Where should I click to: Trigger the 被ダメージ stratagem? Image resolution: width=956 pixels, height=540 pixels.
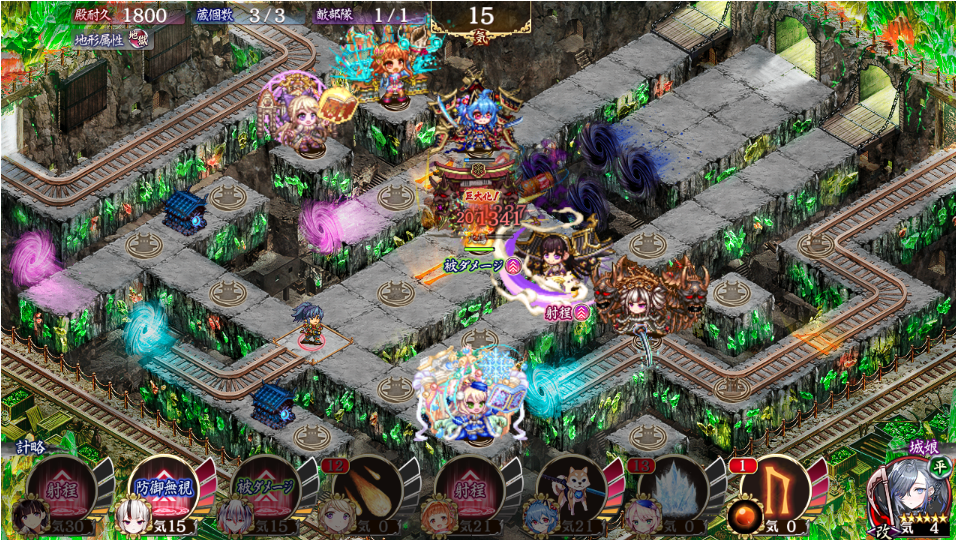[x=266, y=489]
